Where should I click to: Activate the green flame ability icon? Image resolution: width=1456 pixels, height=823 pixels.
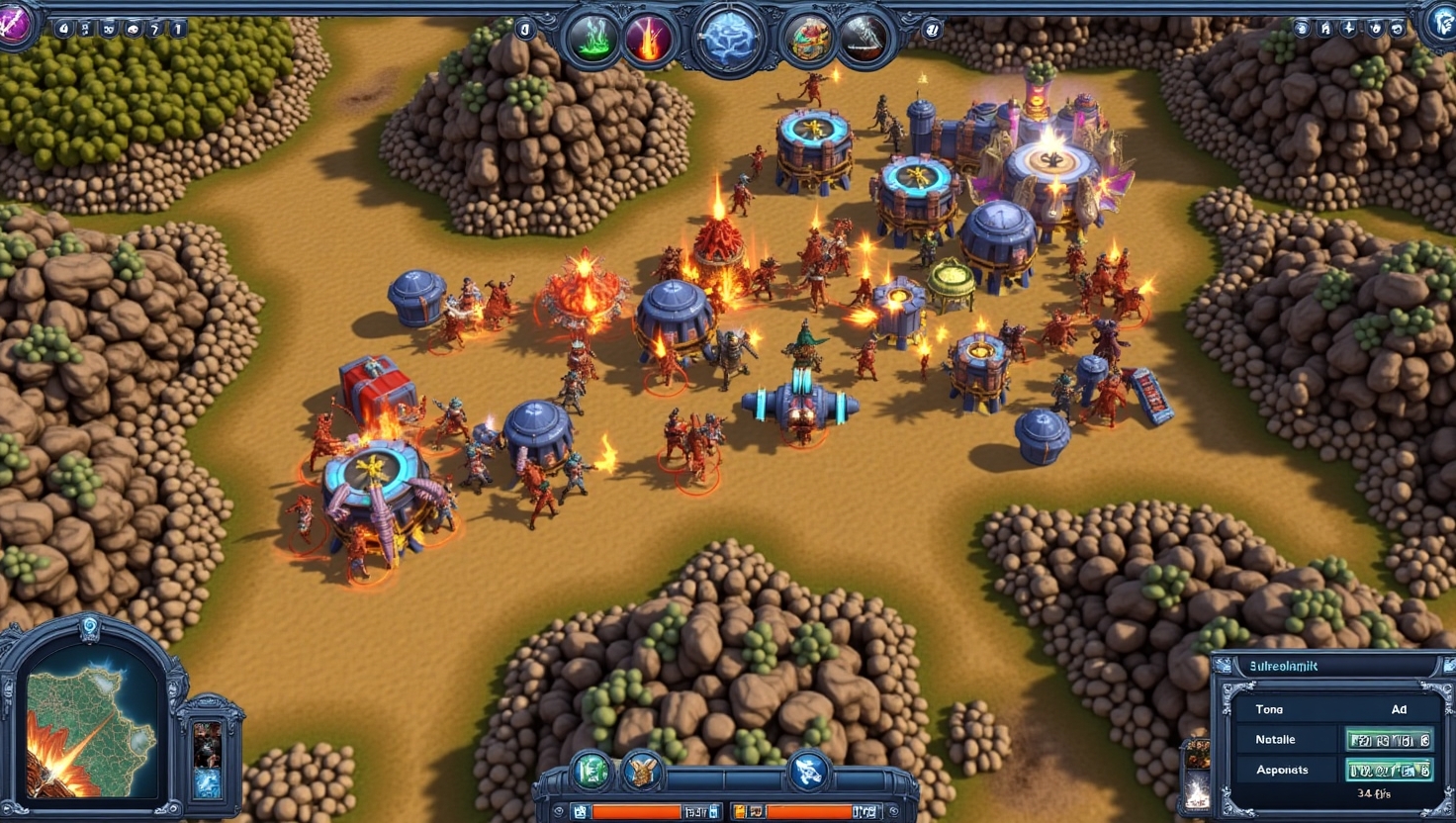593,41
